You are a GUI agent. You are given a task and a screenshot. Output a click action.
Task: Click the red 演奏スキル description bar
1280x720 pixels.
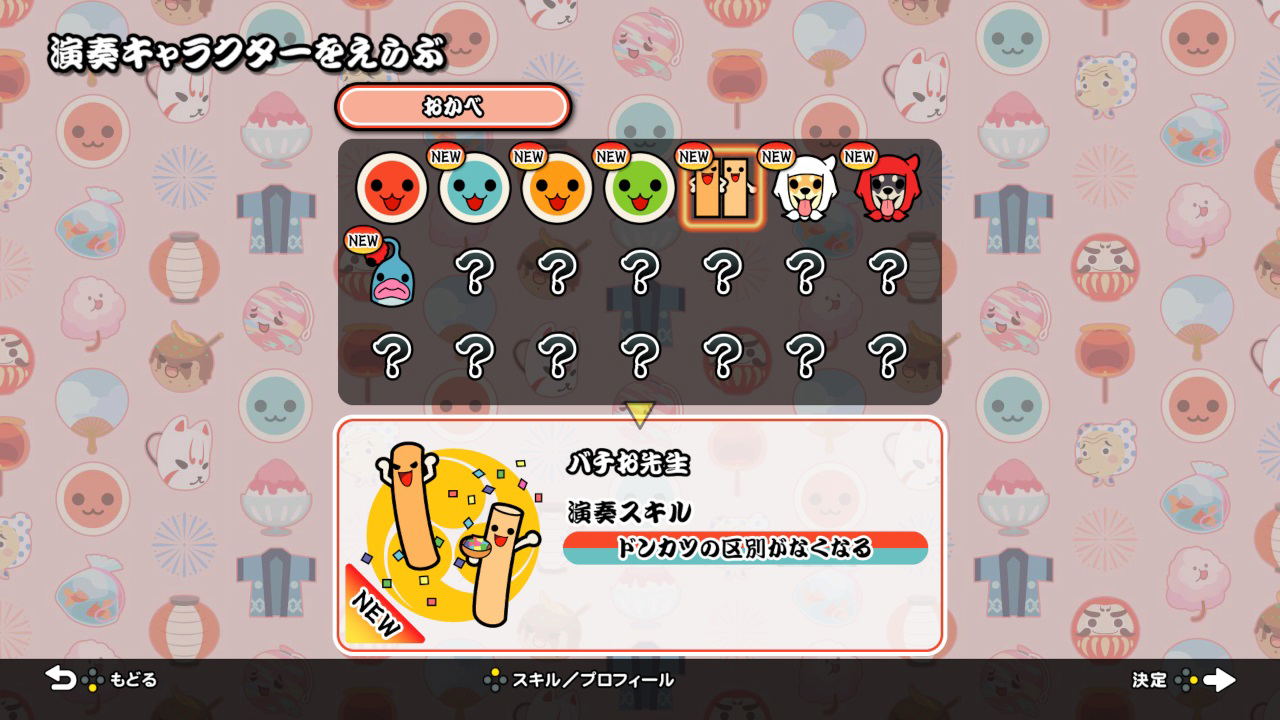tap(745, 548)
